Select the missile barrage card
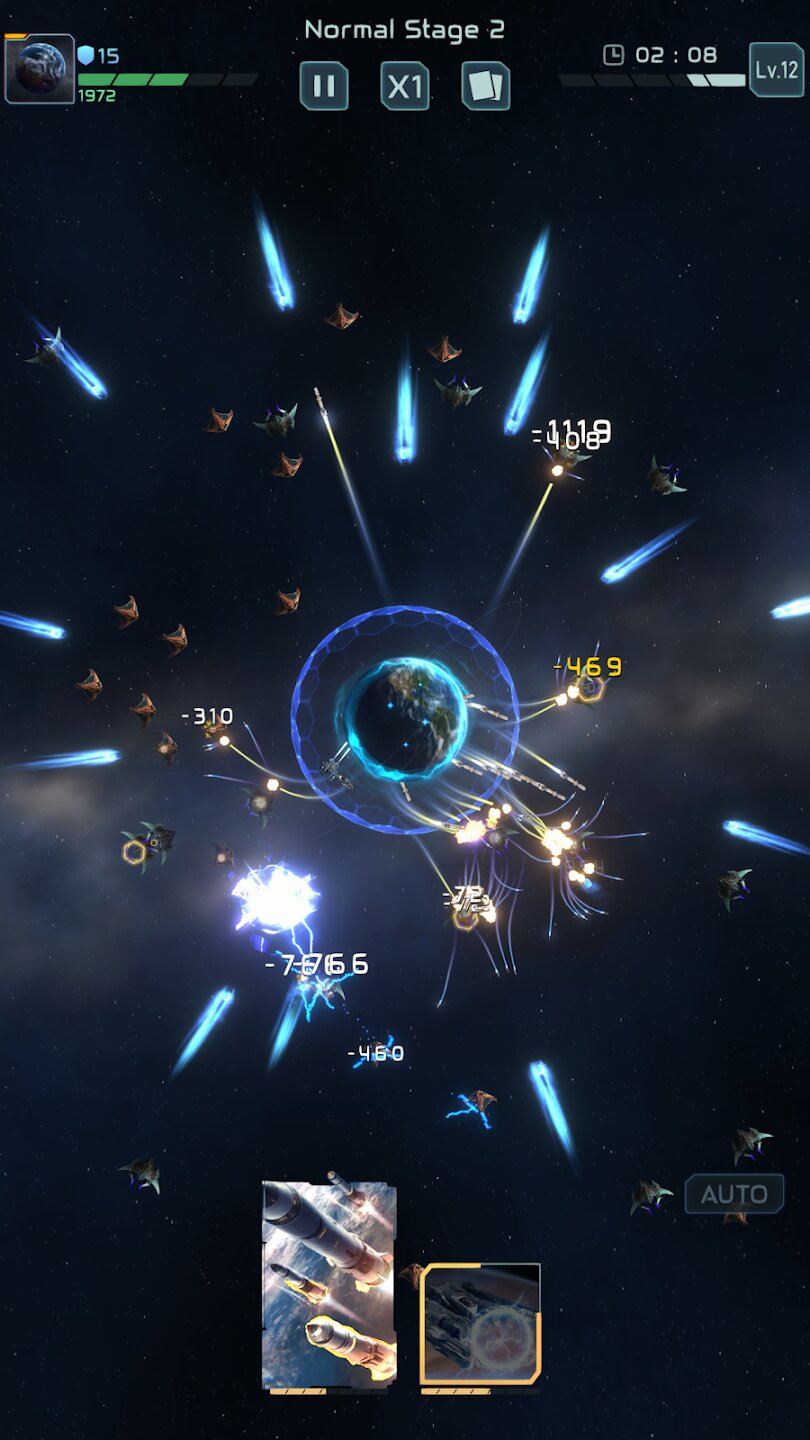The width and height of the screenshot is (810, 1440). (x=329, y=1285)
